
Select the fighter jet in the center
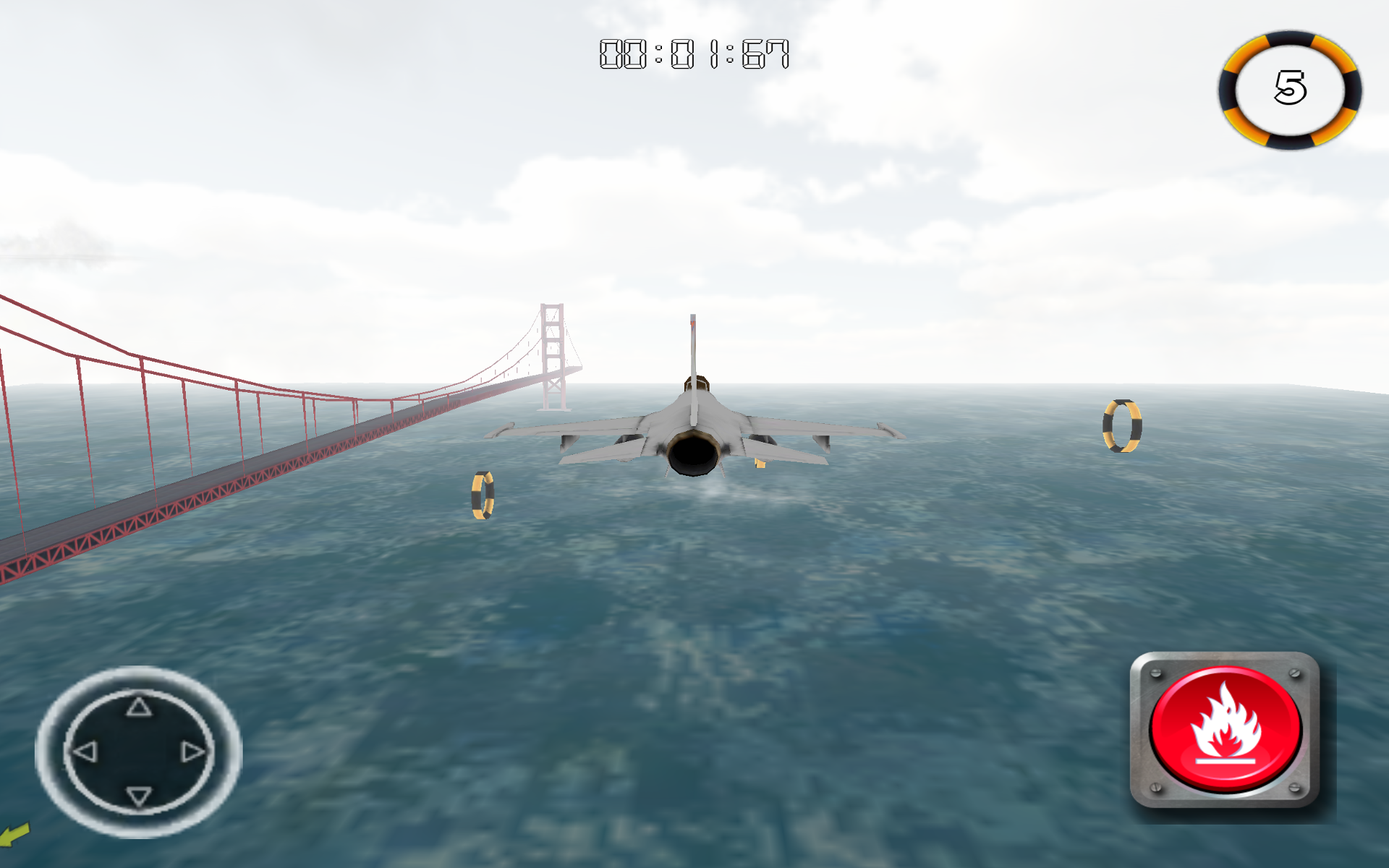694,427
